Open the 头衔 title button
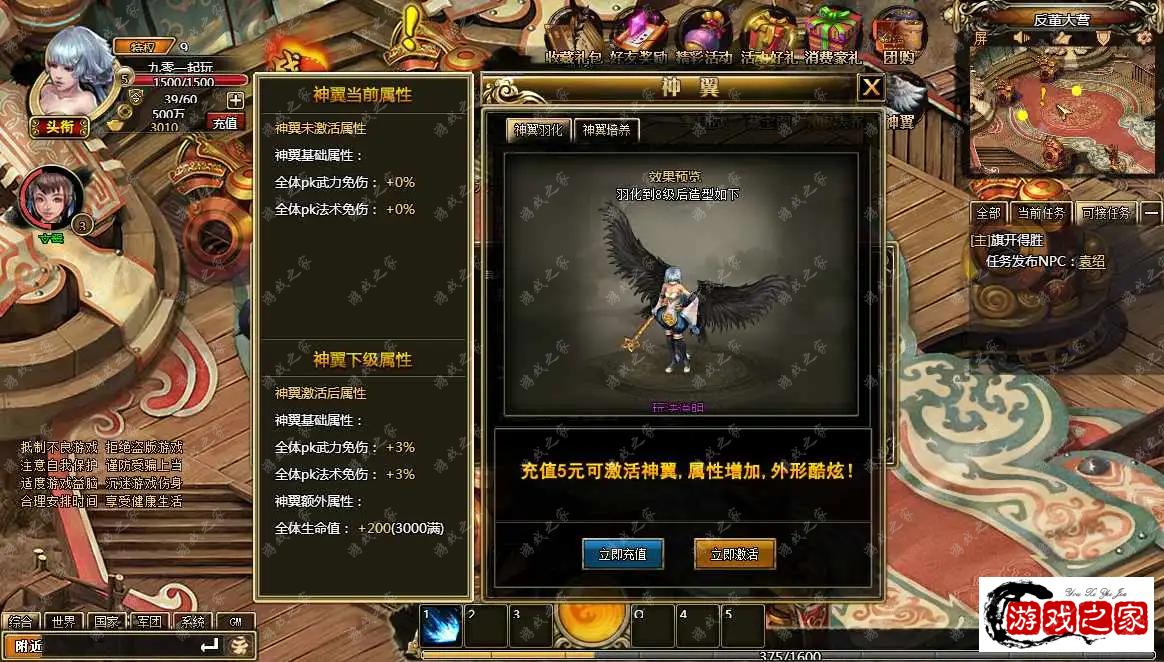The width and height of the screenshot is (1164, 662). (x=59, y=126)
